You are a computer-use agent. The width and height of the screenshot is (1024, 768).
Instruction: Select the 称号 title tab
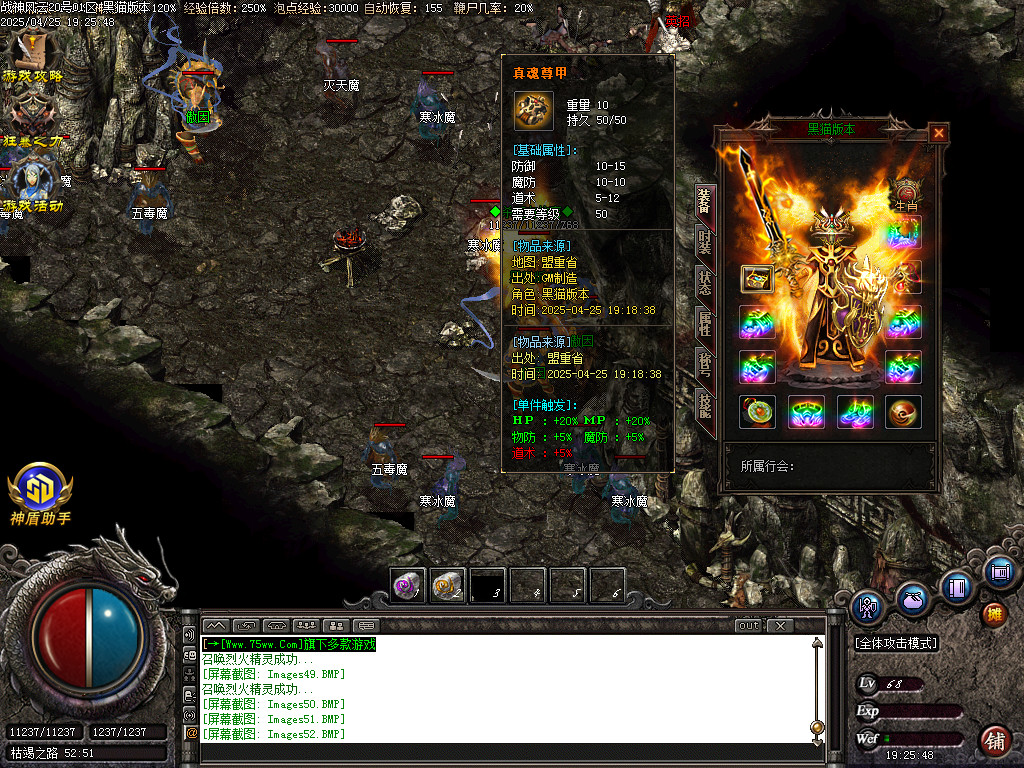pos(705,363)
